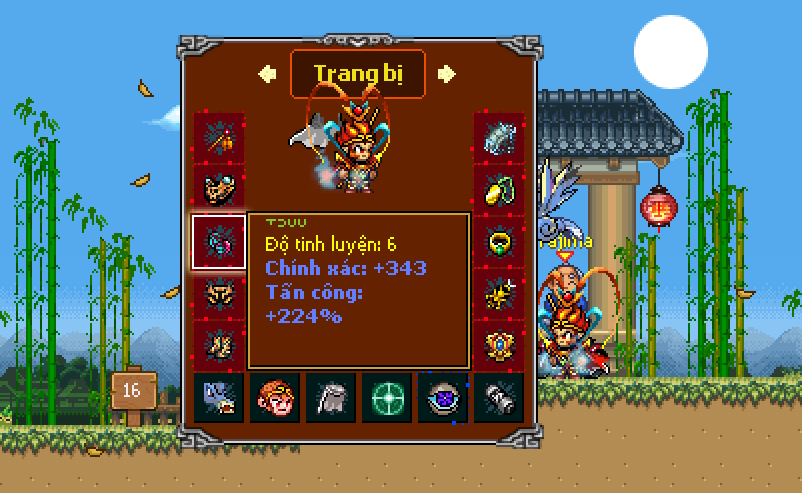This screenshot has height=493, width=802.
Task: Go to the previous panel with the left arrow
Action: pyautogui.click(x=267, y=73)
